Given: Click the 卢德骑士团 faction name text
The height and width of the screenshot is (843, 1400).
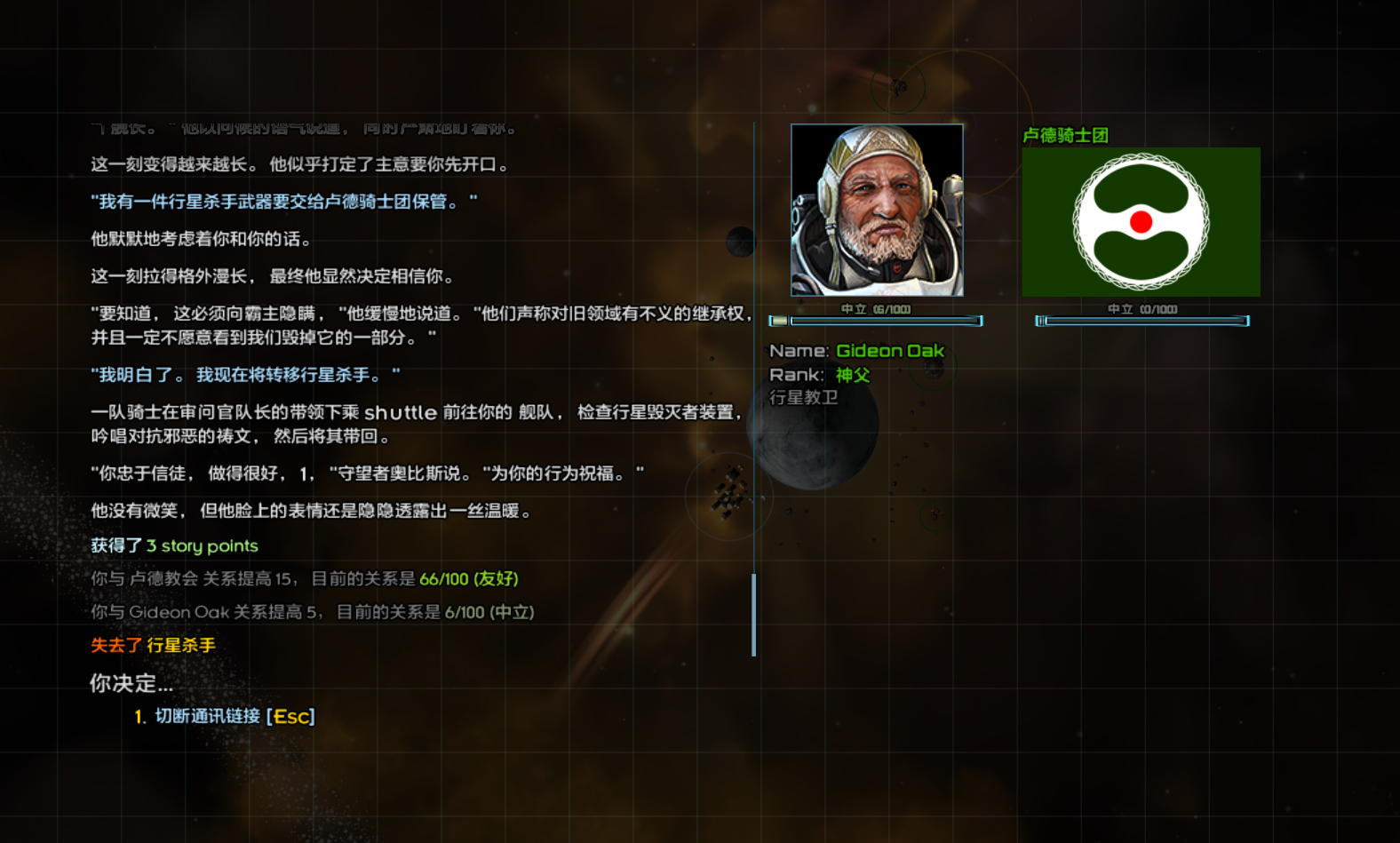Looking at the screenshot, I should click(x=1067, y=135).
